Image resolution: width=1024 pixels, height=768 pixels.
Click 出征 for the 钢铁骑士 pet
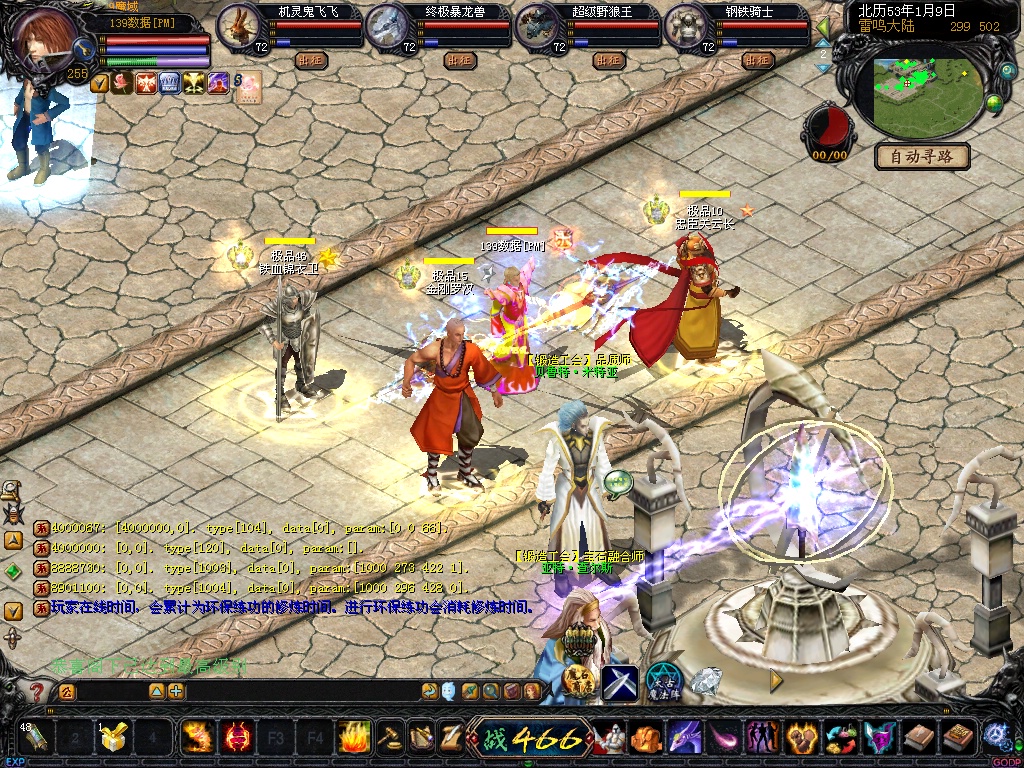758,60
